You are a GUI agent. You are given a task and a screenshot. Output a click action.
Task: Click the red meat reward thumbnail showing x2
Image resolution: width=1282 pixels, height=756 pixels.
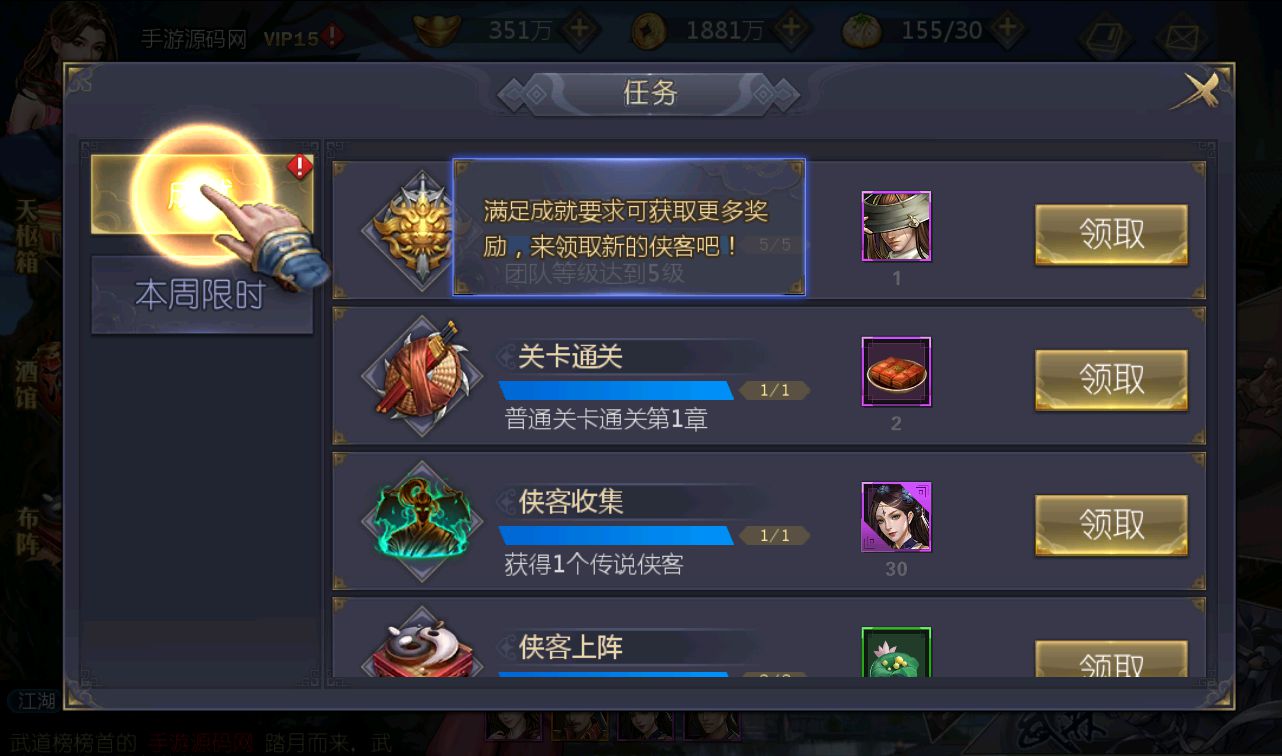tap(895, 372)
